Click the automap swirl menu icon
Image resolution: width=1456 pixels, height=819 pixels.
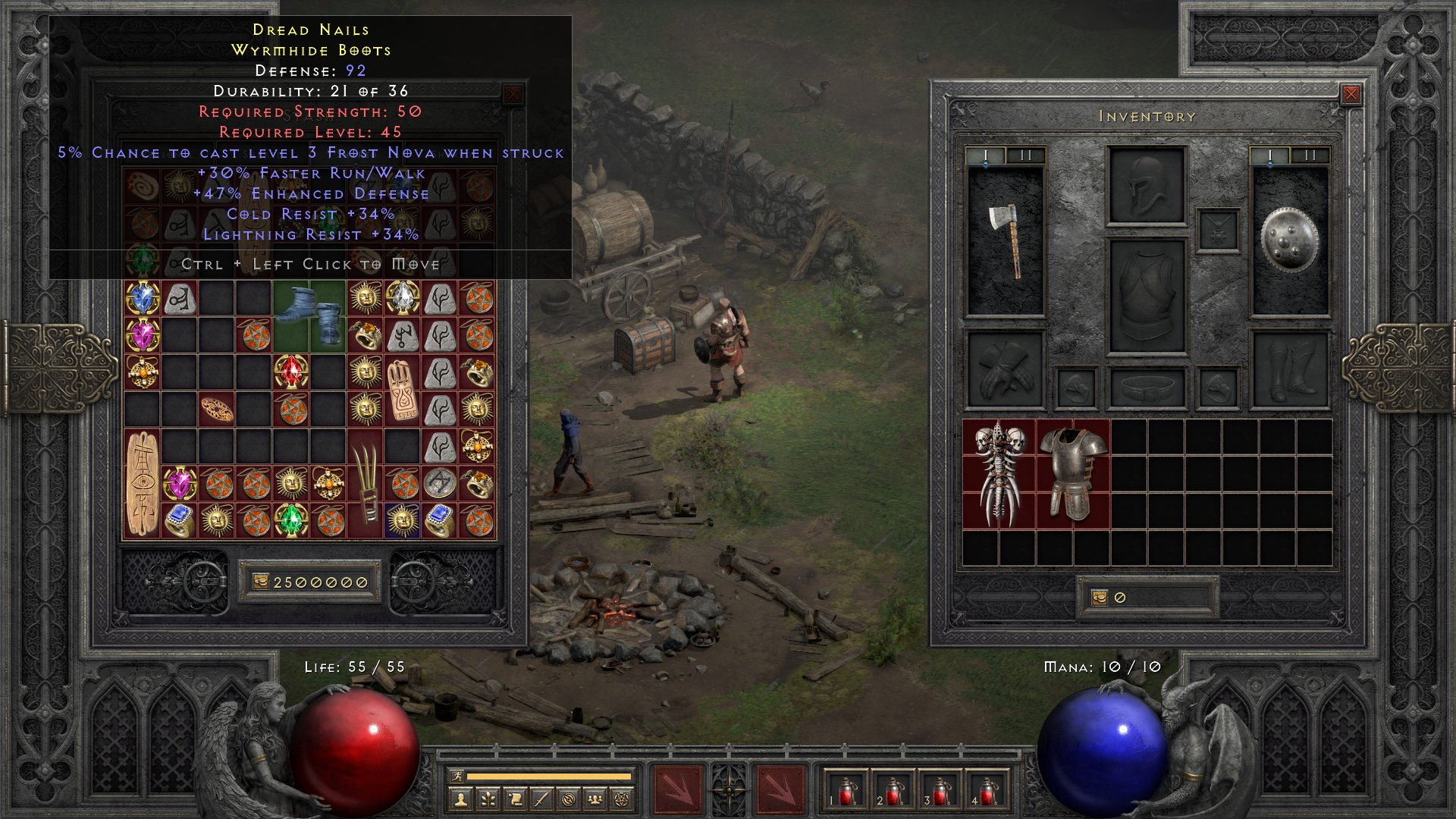tap(568, 801)
